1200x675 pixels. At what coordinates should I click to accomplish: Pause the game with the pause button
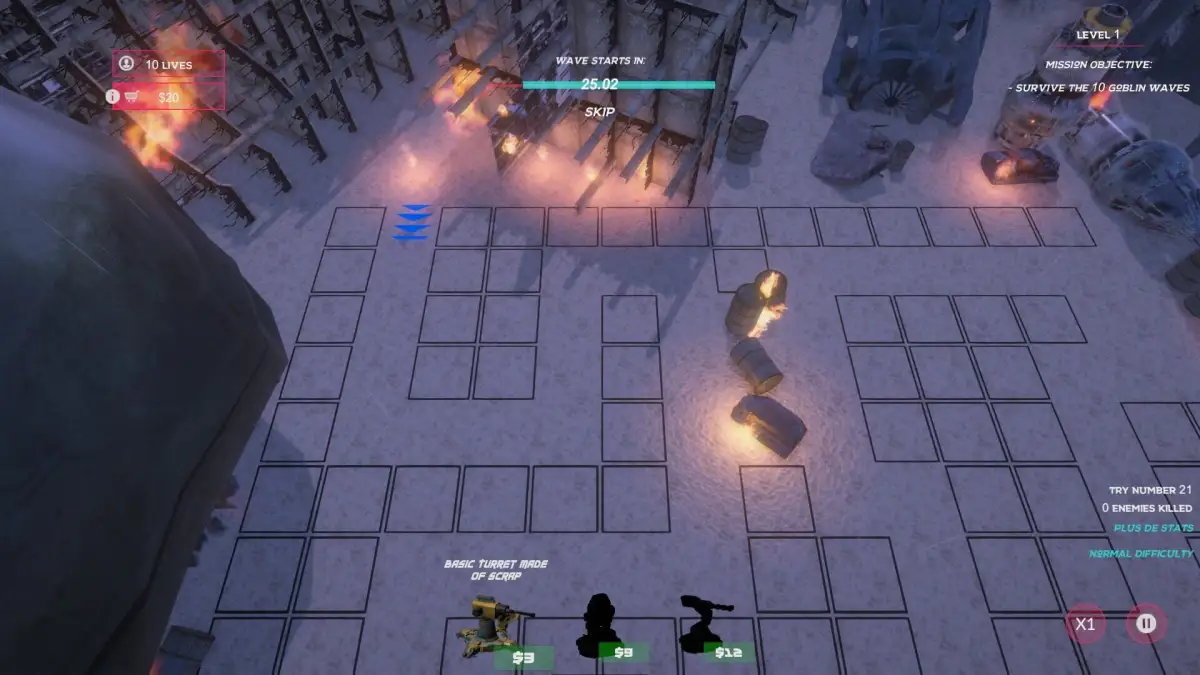(1147, 624)
